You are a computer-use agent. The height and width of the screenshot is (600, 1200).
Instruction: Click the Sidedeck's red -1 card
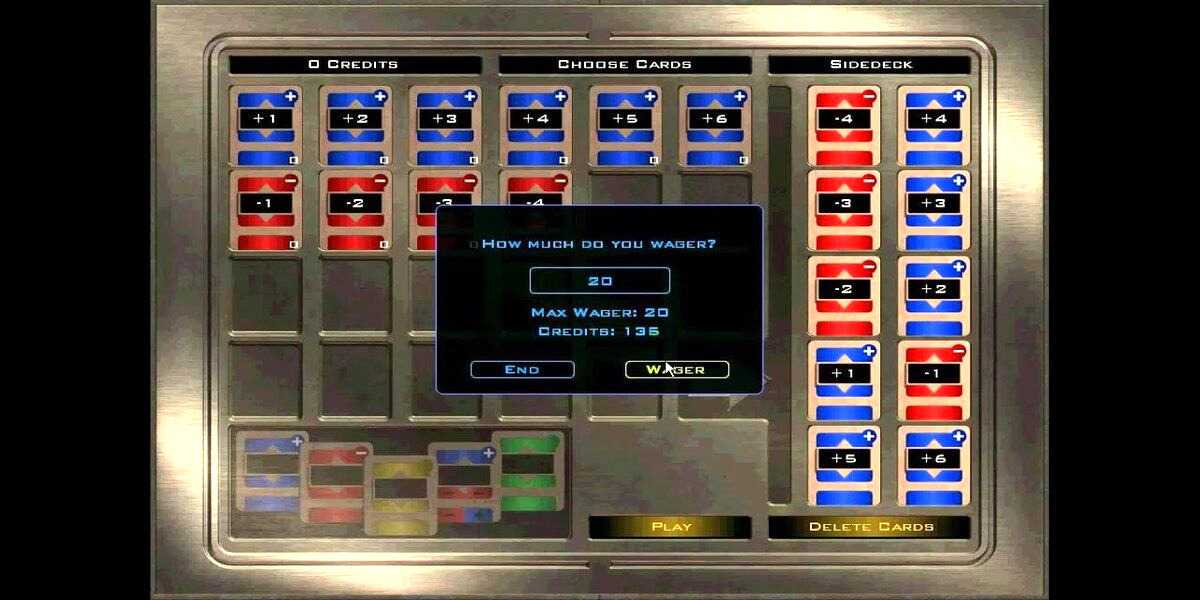click(934, 381)
